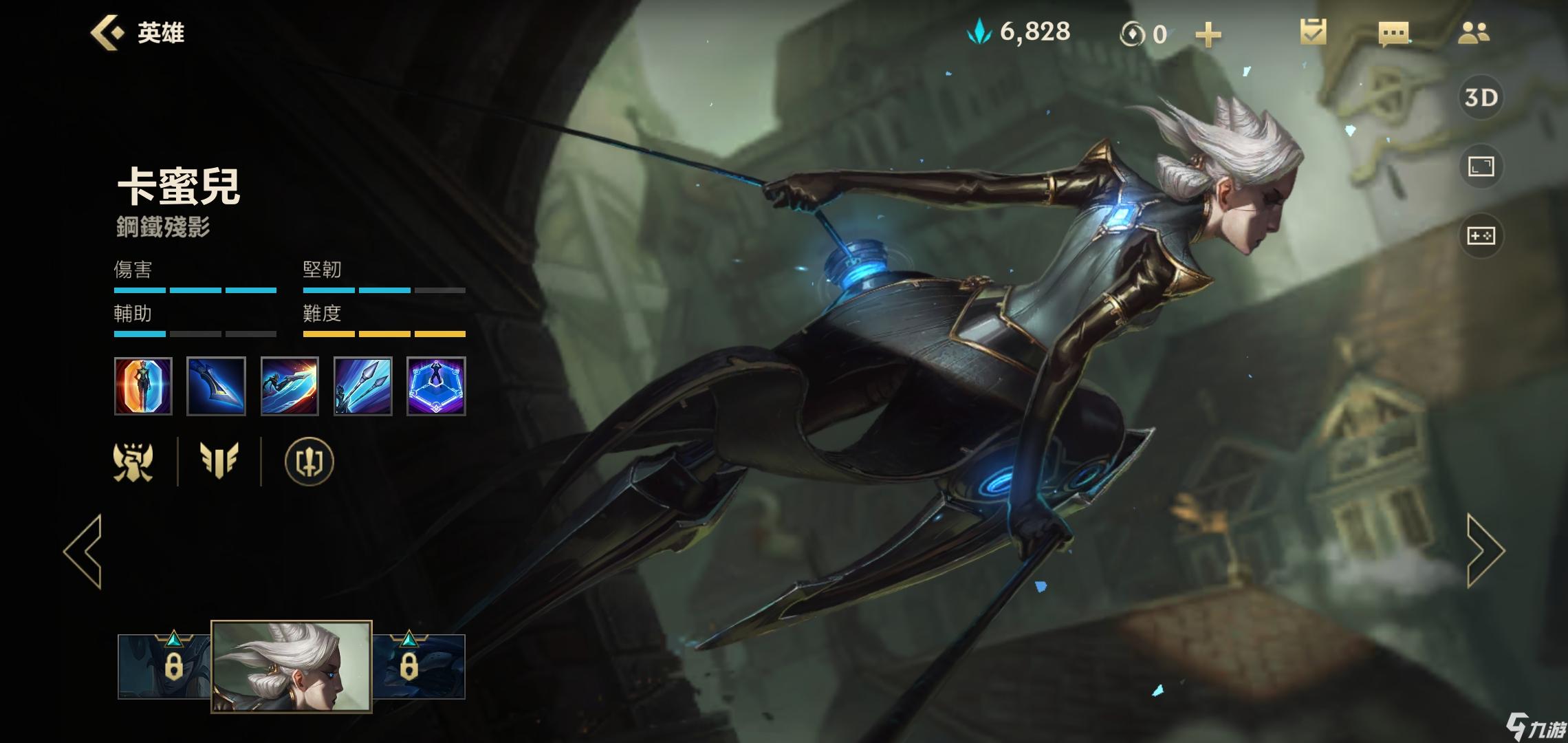
Task: Open the friends list icon
Action: (1473, 32)
